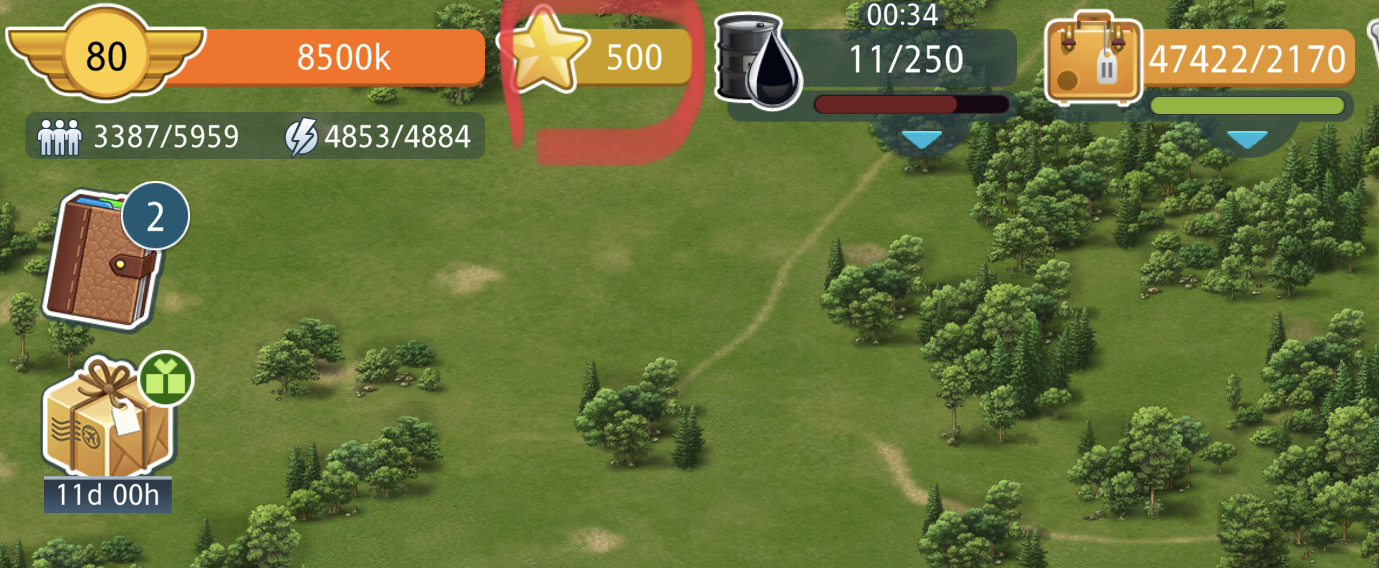The height and width of the screenshot is (568, 1379).
Task: Open the leather journal with badge 2
Action: click(102, 260)
